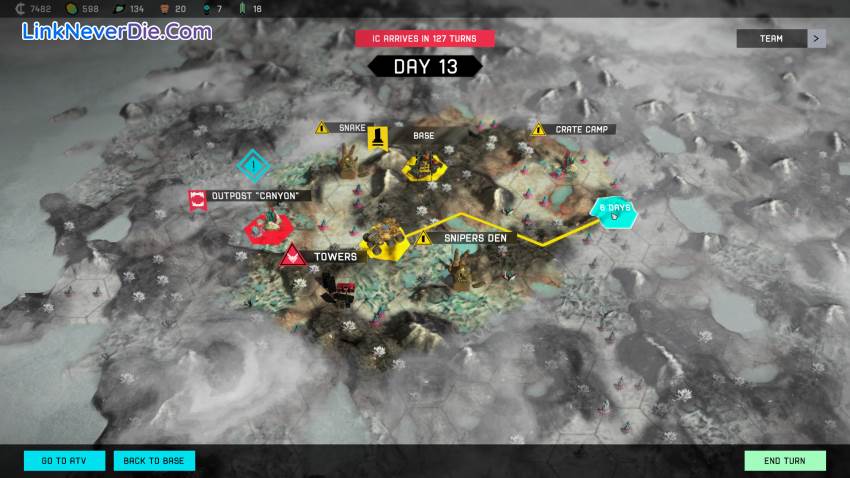Click the End Turn button
Viewport: 850px width, 478px height.
click(785, 461)
